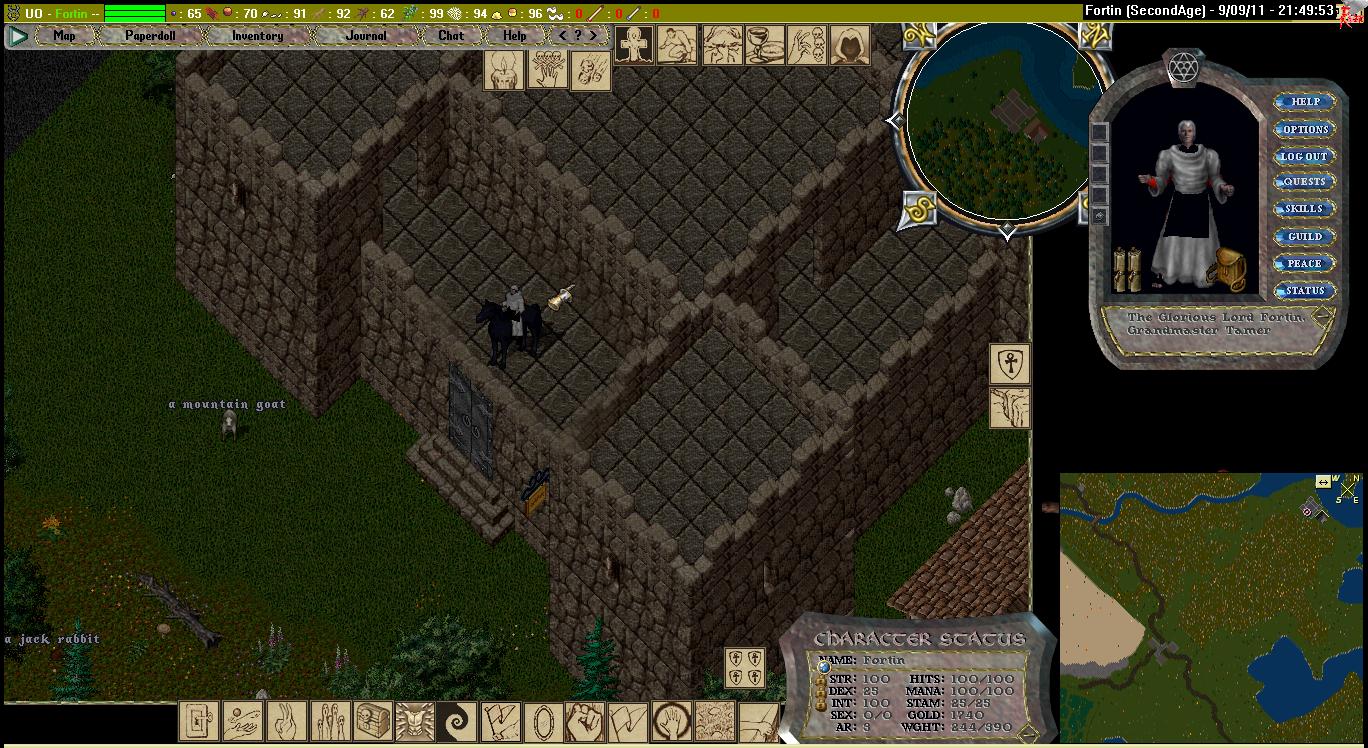The width and height of the screenshot is (1368, 748).
Task: Open the Inventory from the menu bar
Action: pyautogui.click(x=257, y=36)
